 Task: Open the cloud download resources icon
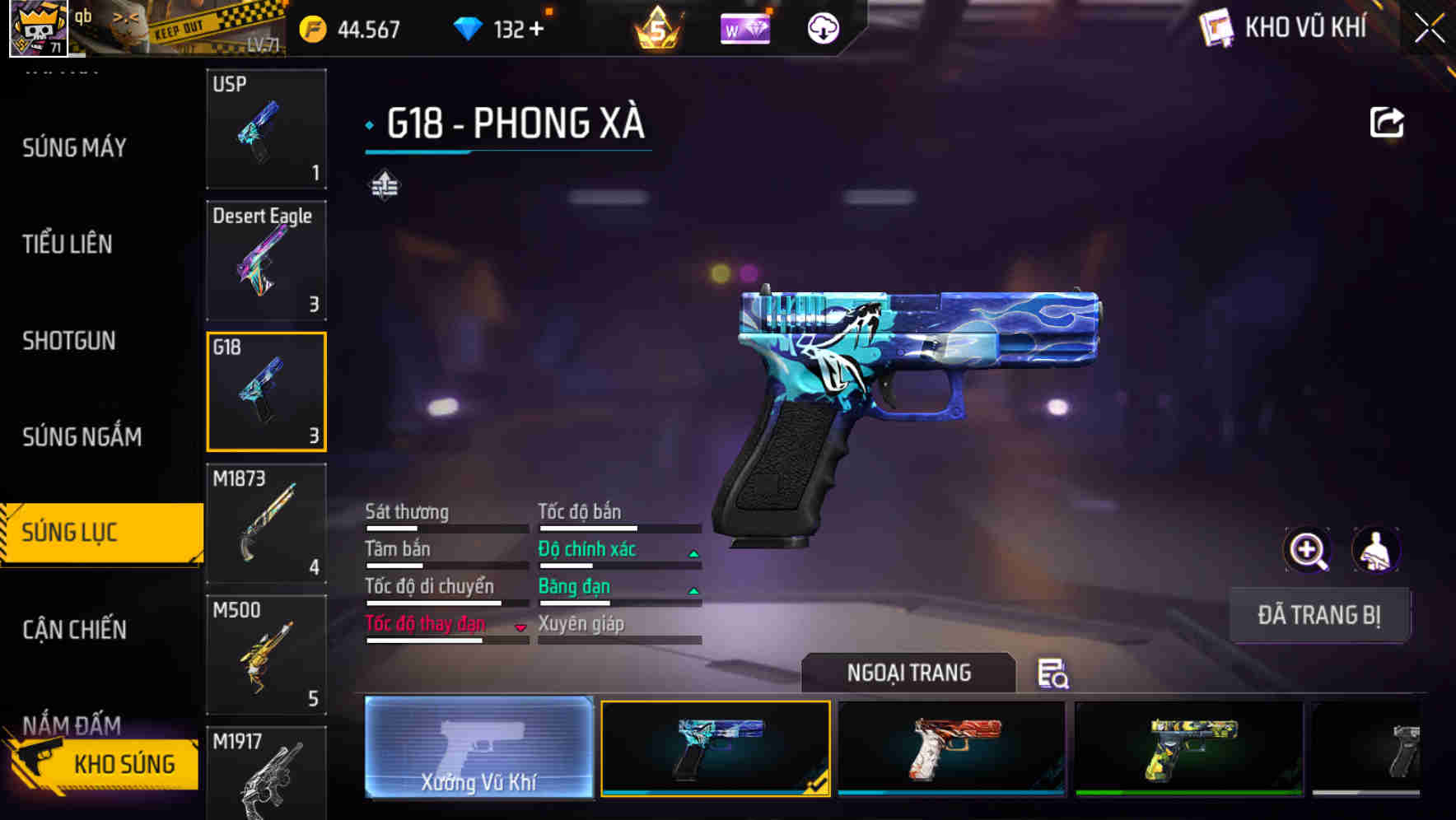click(821, 29)
